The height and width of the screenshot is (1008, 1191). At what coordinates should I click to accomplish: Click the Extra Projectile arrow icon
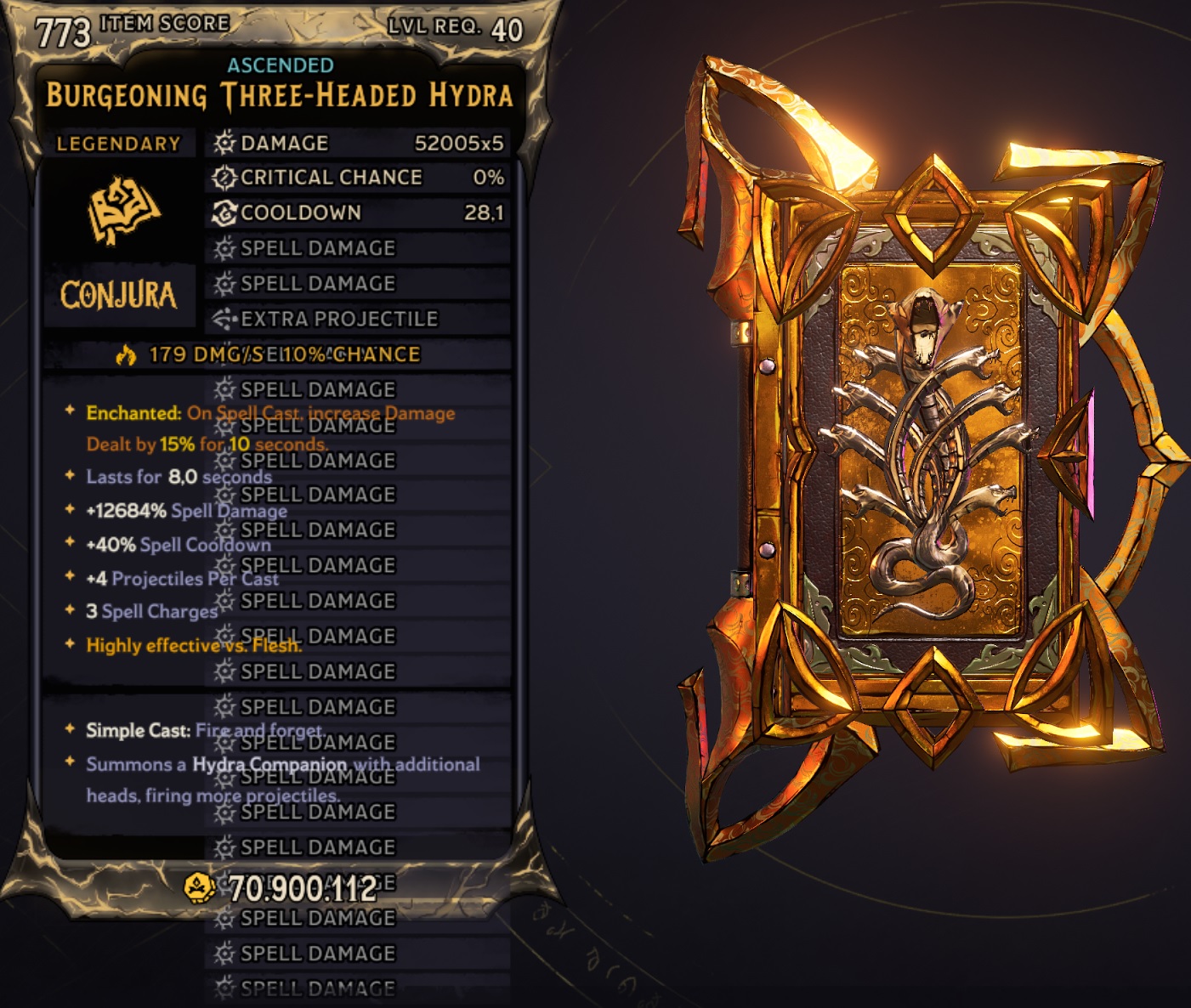(223, 319)
